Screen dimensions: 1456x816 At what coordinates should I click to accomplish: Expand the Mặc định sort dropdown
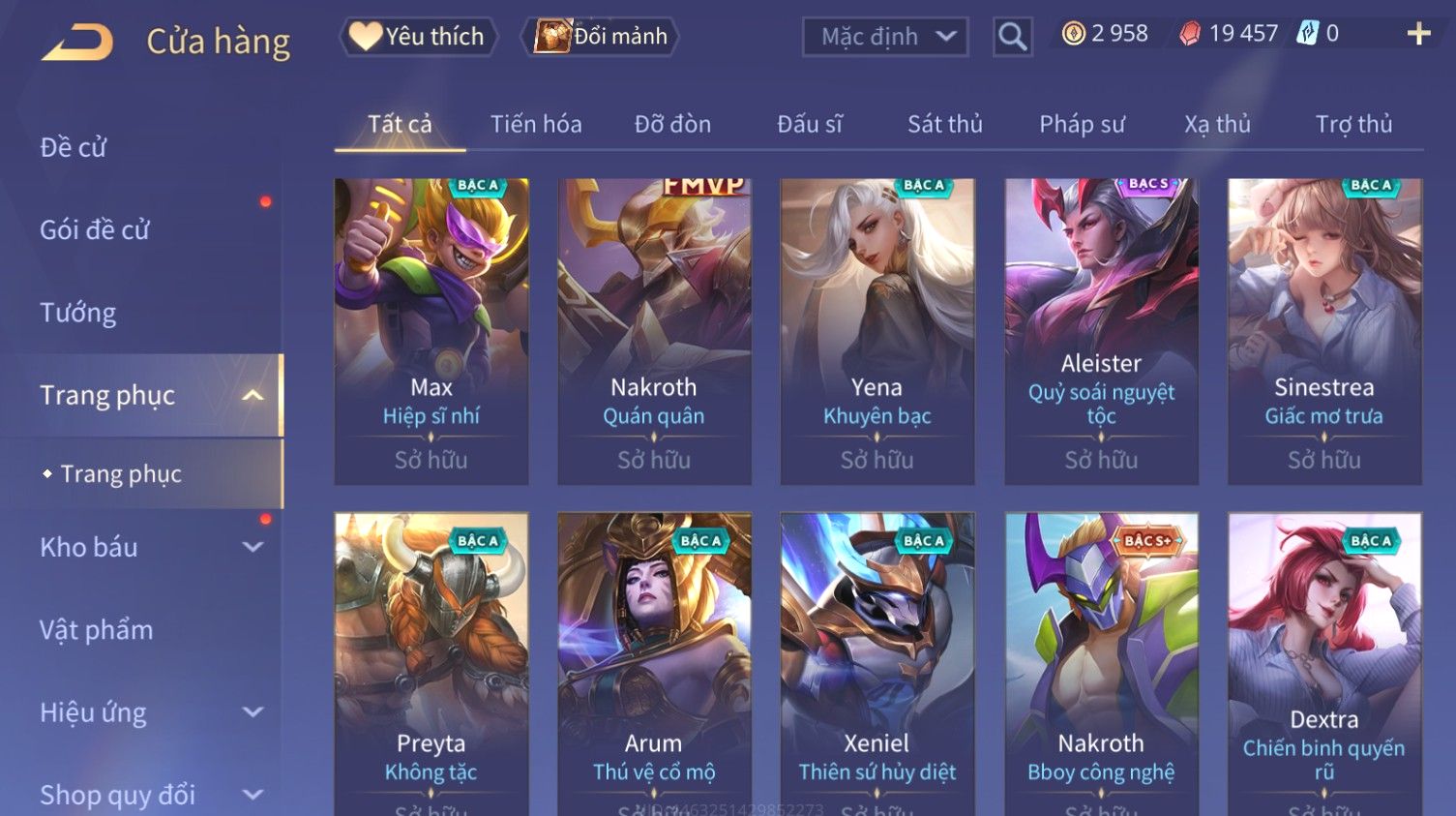point(885,37)
